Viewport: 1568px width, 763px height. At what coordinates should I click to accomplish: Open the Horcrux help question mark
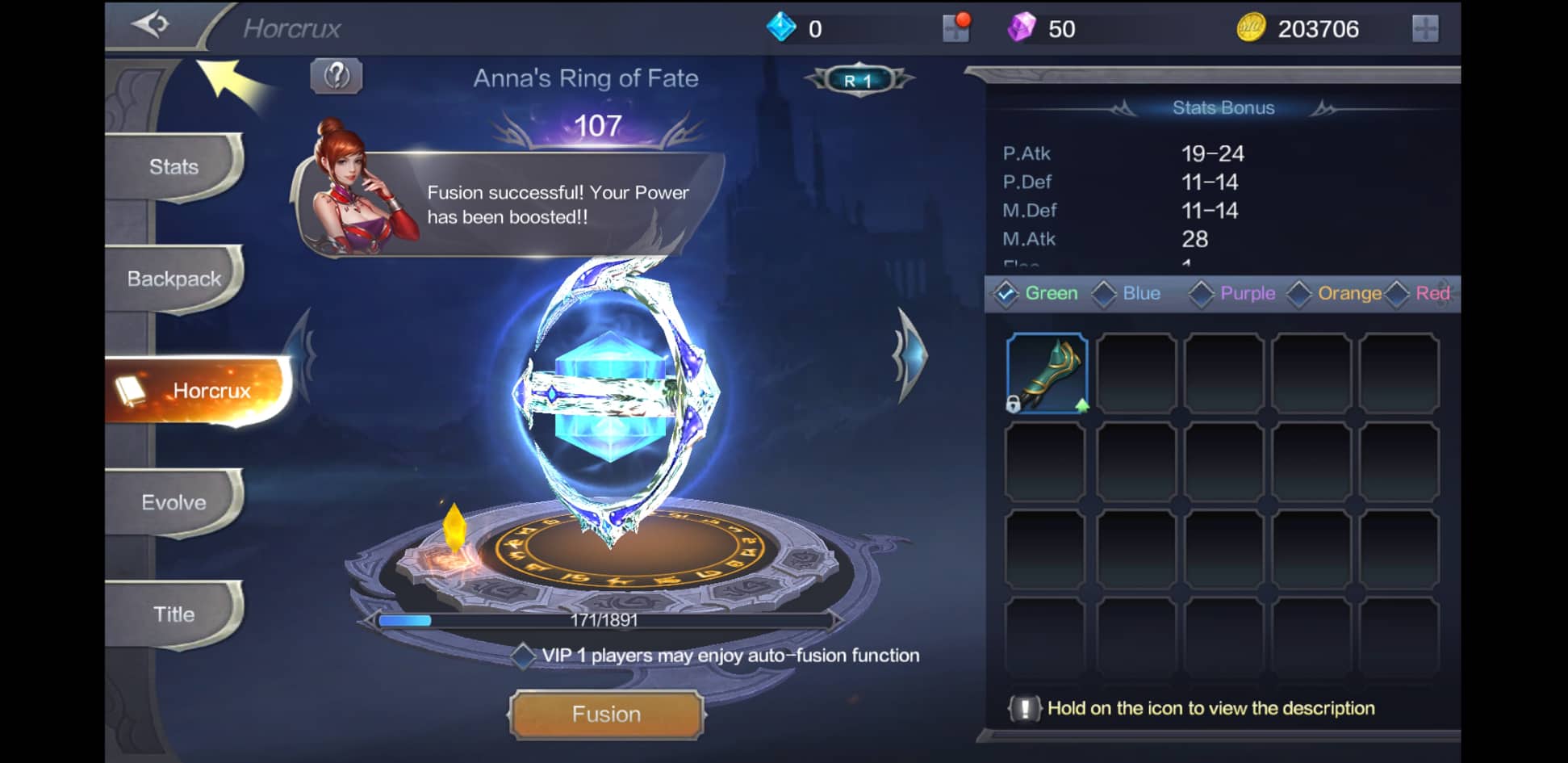tap(337, 76)
